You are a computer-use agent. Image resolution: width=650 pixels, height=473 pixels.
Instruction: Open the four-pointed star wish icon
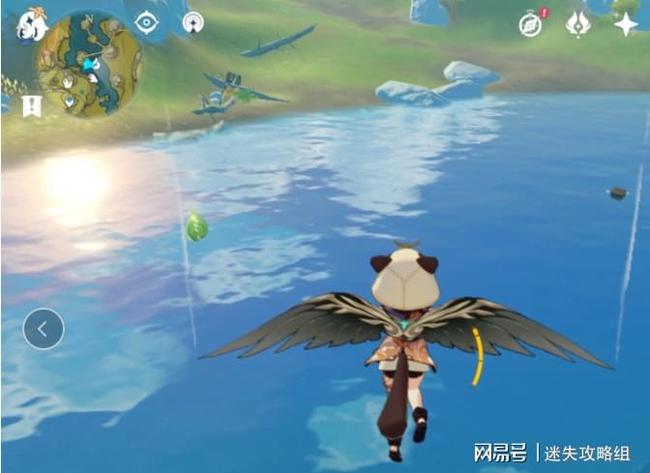pyautogui.click(x=626, y=24)
